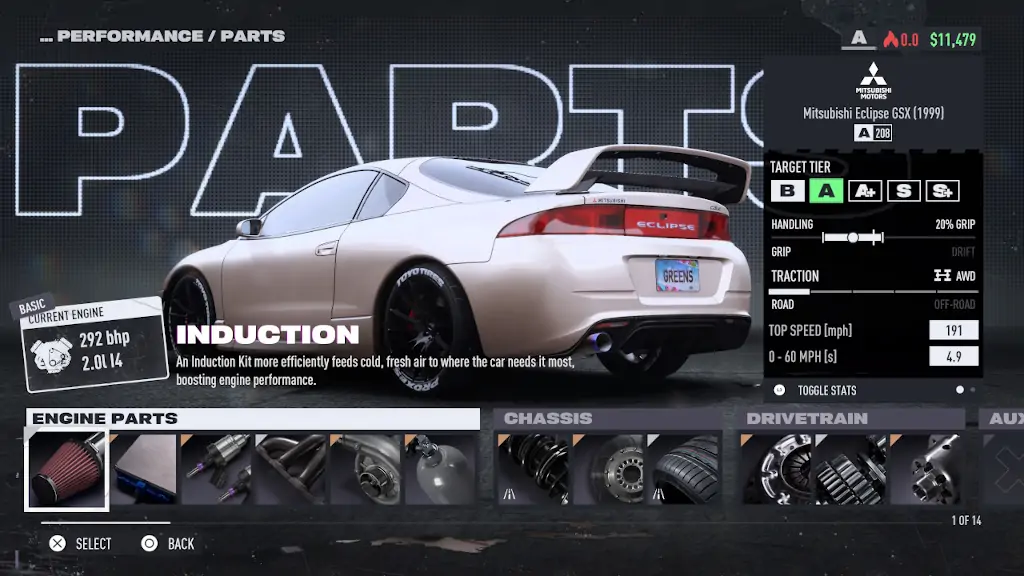This screenshot has height=576, width=1024.
Task: Open the differential drivetrain part
Action: 926,469
